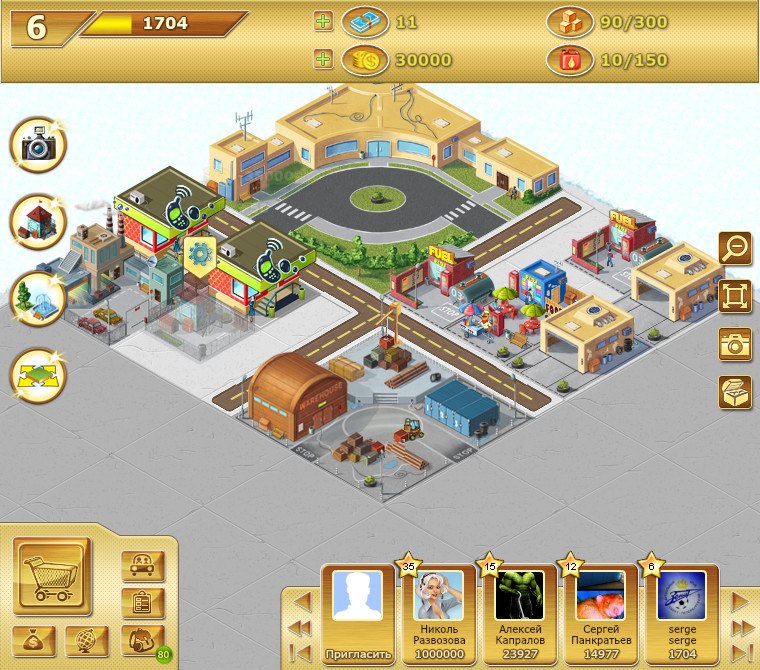Select the red-roof house quest icon

point(38,222)
